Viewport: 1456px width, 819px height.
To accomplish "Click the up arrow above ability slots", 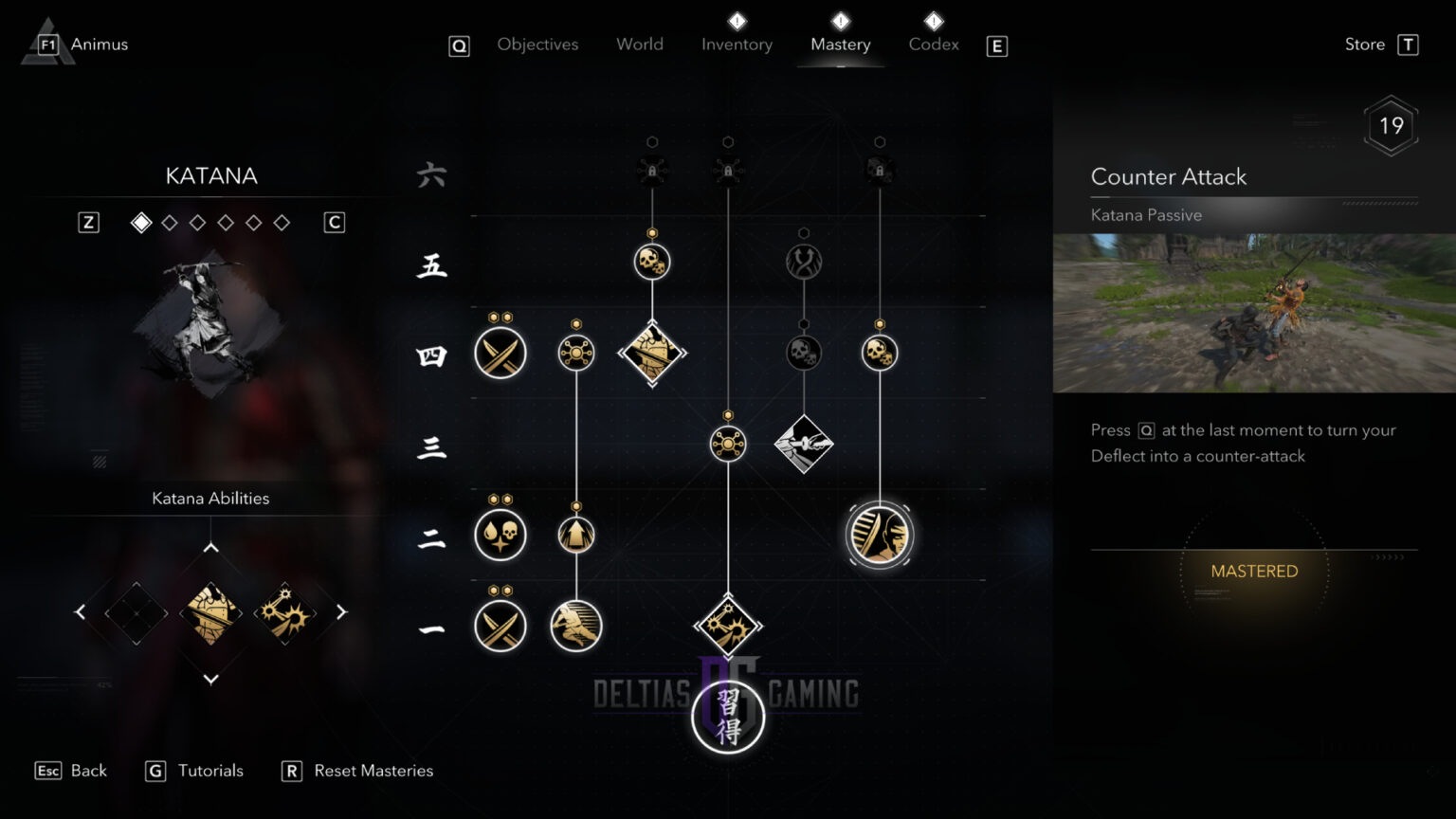I will (x=210, y=548).
